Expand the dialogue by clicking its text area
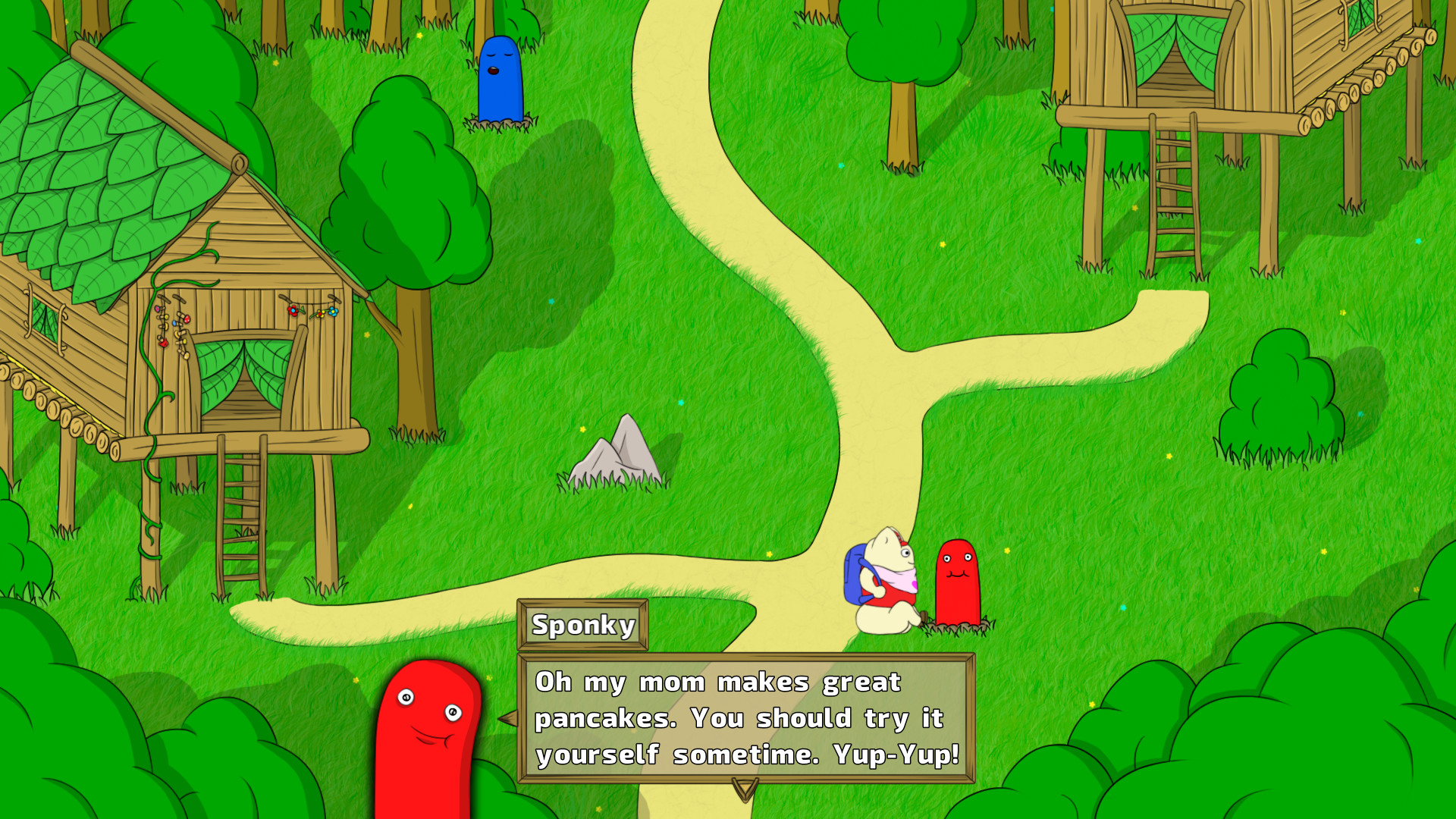Image resolution: width=1456 pixels, height=819 pixels. (743, 717)
